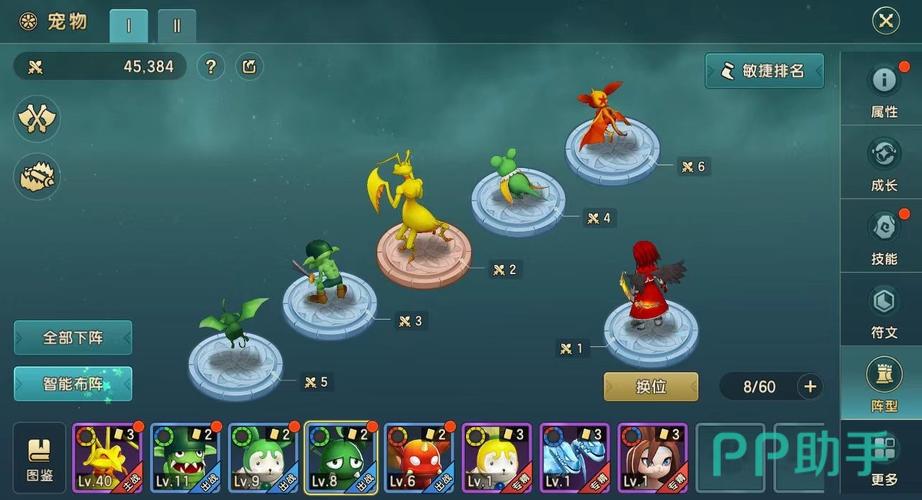The height and width of the screenshot is (500, 922).
Task: Activate 智能布阵 smart formation
Action: click(x=73, y=383)
